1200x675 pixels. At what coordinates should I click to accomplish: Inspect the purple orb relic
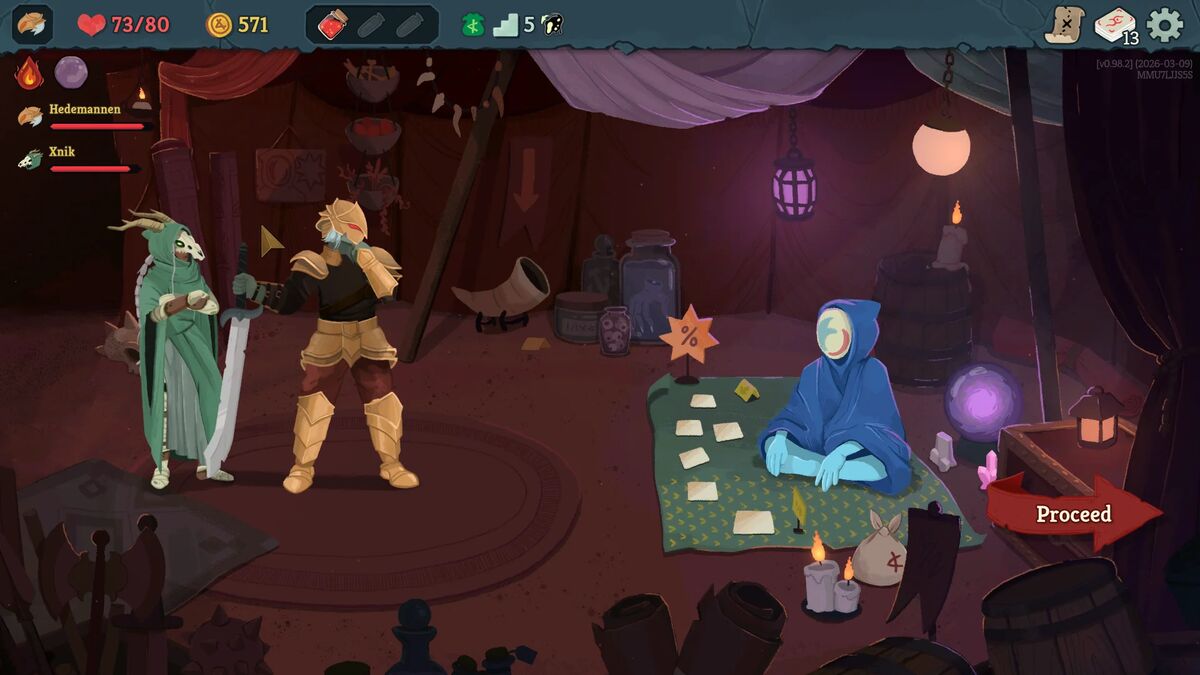click(x=71, y=72)
